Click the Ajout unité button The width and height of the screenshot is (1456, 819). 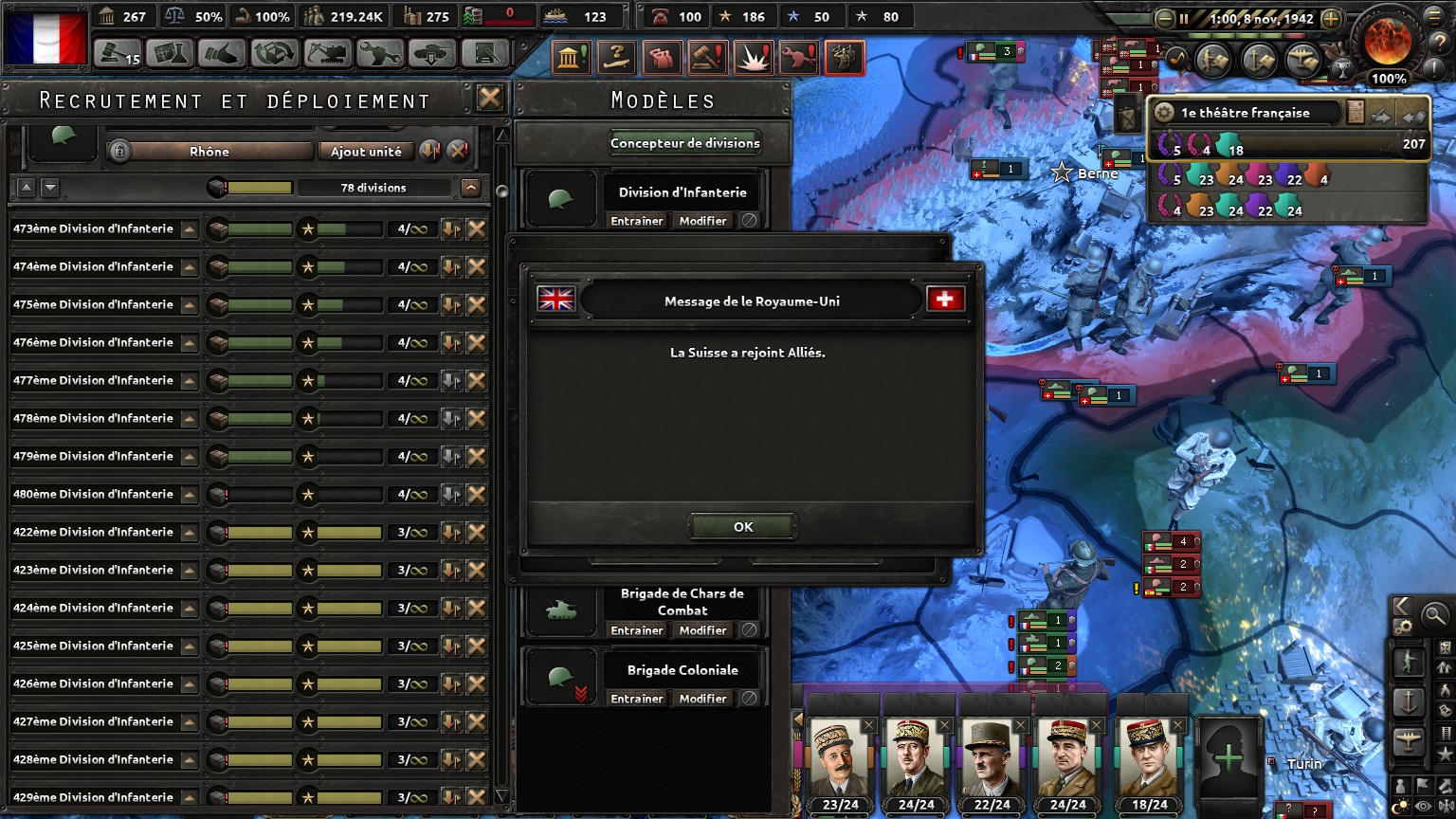[366, 152]
